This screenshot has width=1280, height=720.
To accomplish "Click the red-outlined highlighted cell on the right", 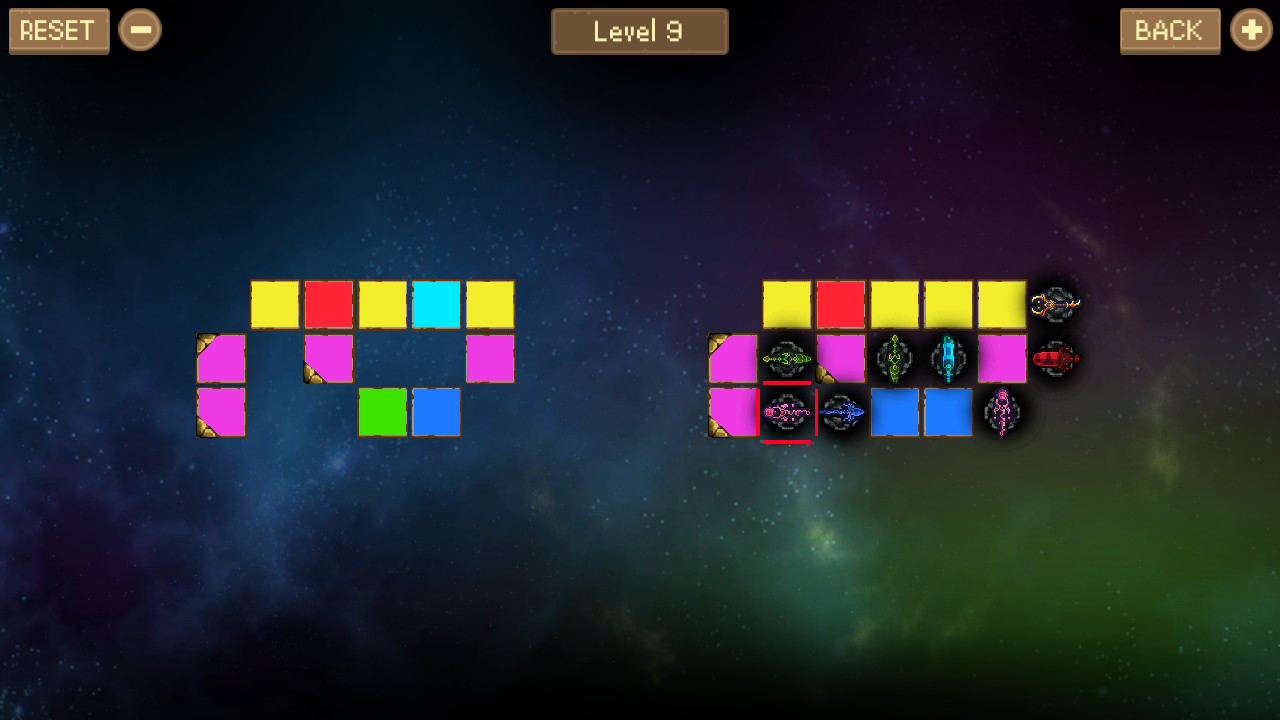I will (788, 412).
